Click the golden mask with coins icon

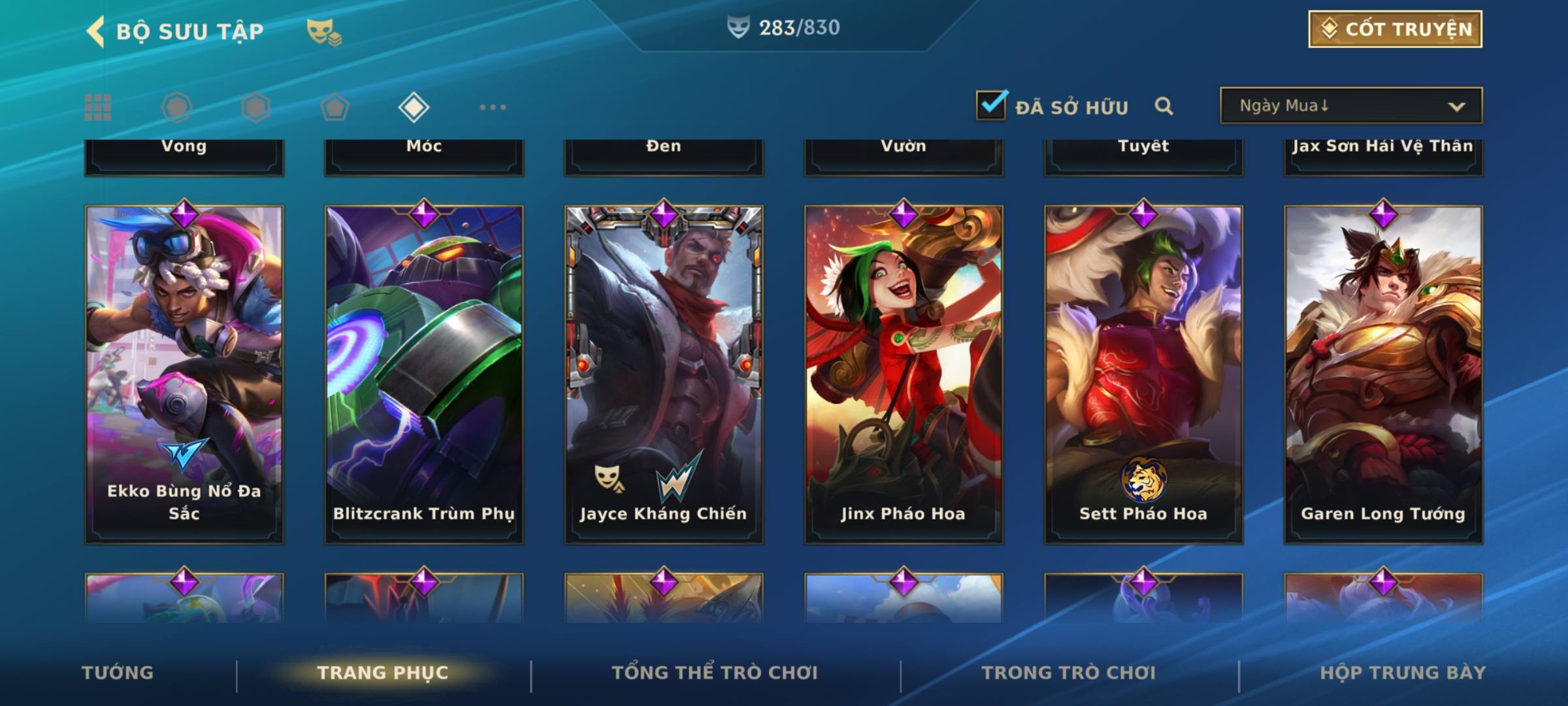pyautogui.click(x=324, y=31)
